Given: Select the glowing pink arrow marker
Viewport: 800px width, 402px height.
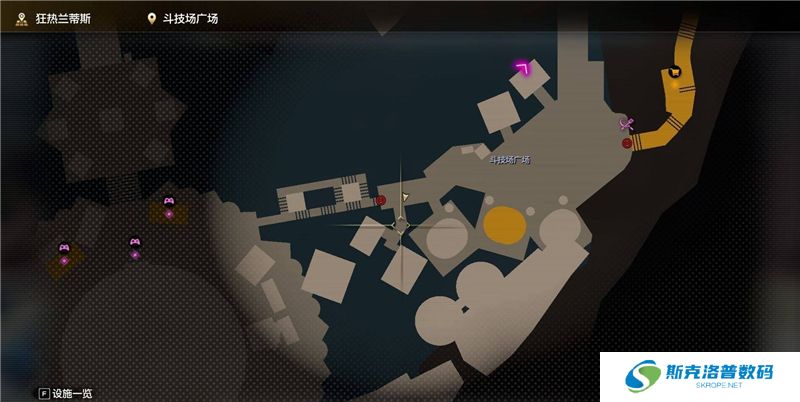Looking at the screenshot, I should (x=522, y=68).
